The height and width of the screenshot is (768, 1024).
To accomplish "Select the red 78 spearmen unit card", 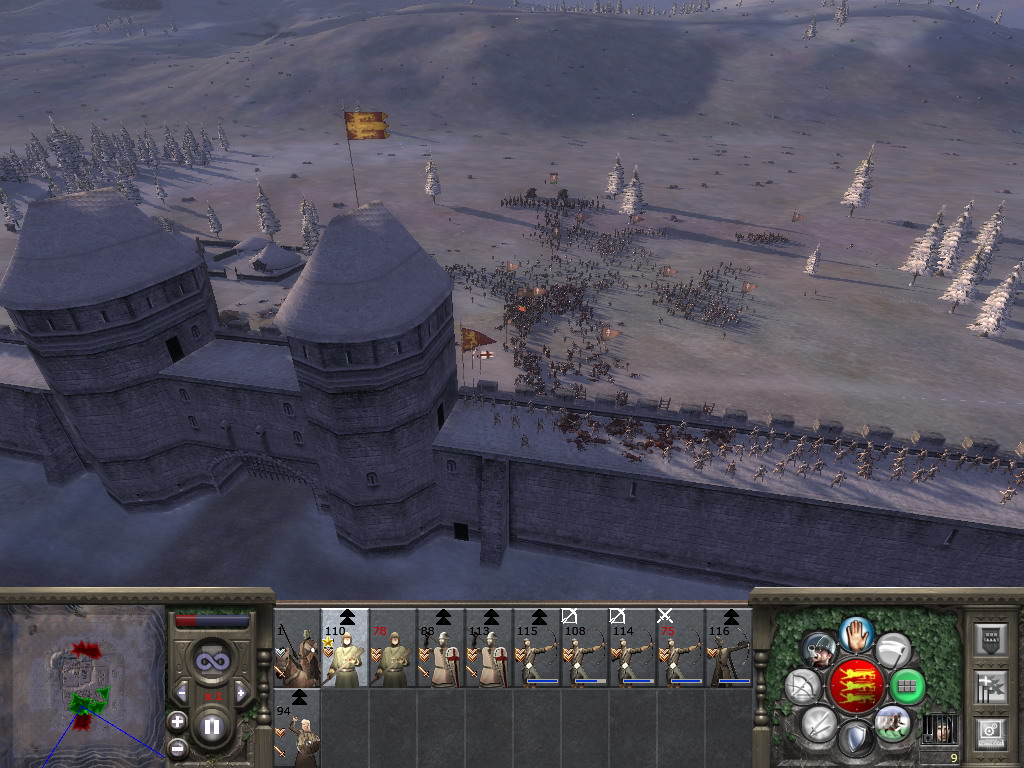I will [393, 648].
